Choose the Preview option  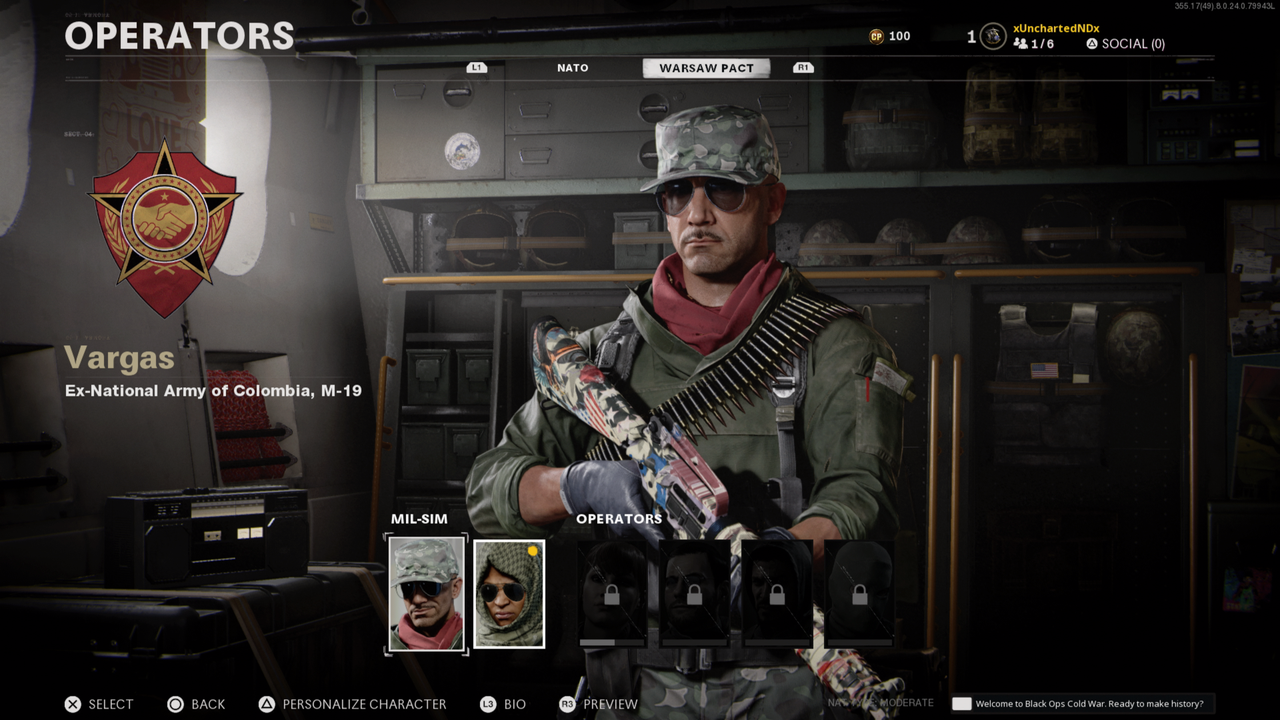pyautogui.click(x=598, y=704)
